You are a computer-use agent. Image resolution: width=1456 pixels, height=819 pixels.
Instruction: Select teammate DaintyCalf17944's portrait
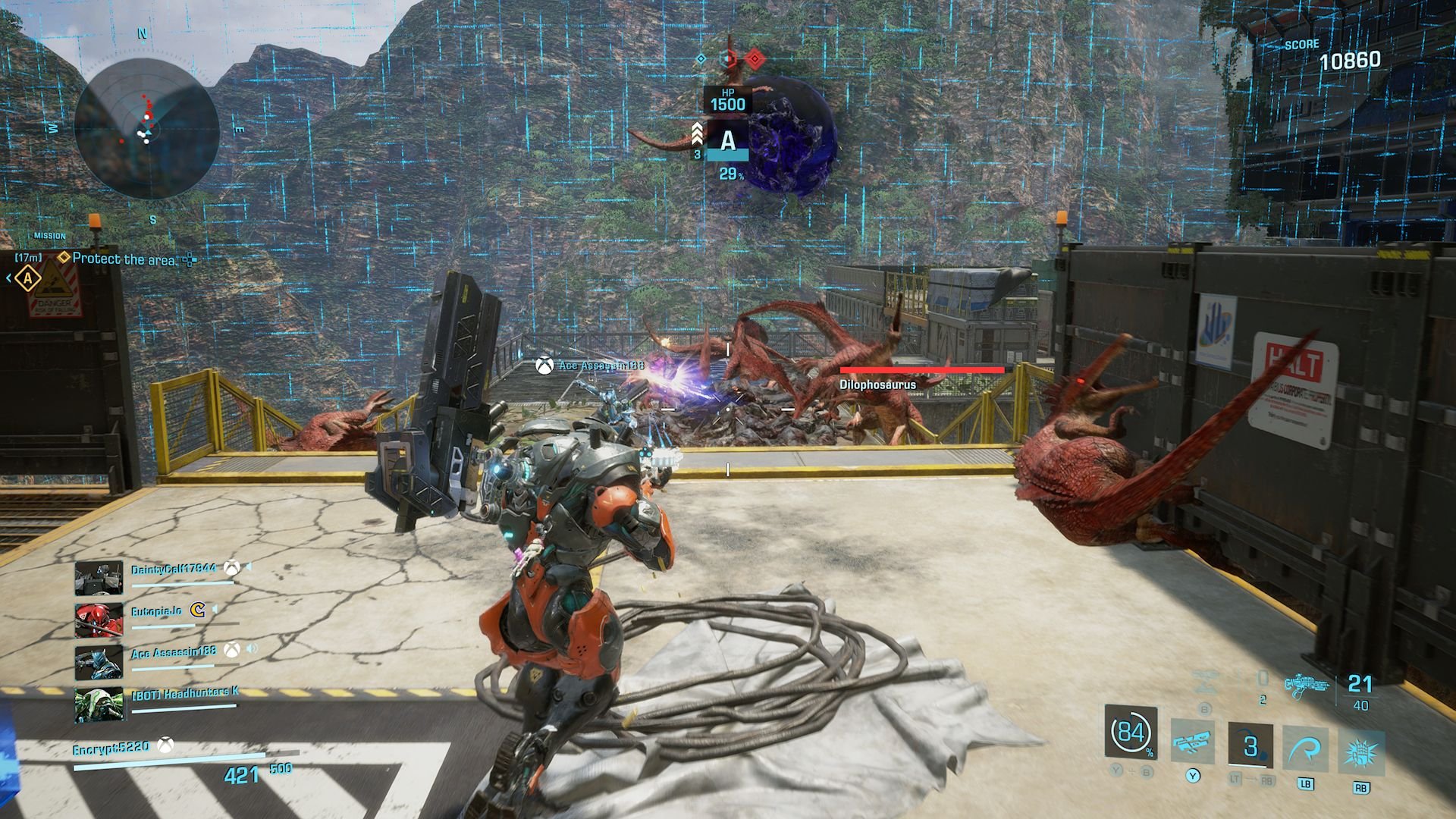pos(99,578)
